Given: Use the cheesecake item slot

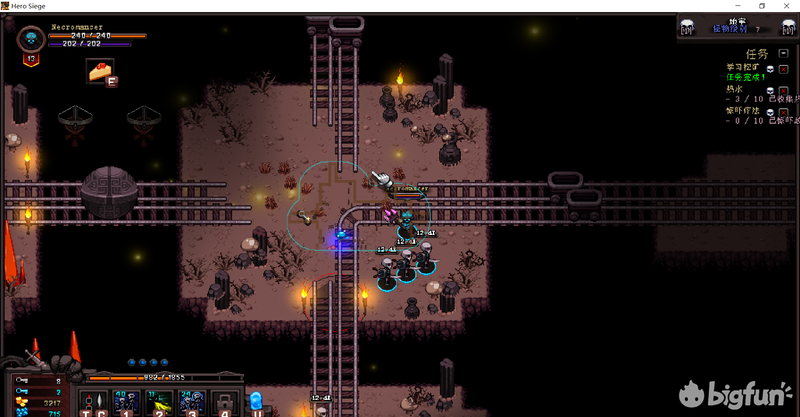Looking at the screenshot, I should point(99,70).
